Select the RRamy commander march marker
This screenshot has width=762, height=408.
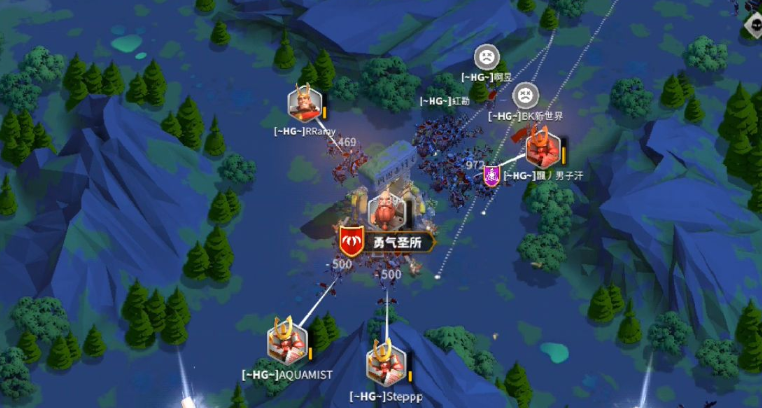coord(304,103)
